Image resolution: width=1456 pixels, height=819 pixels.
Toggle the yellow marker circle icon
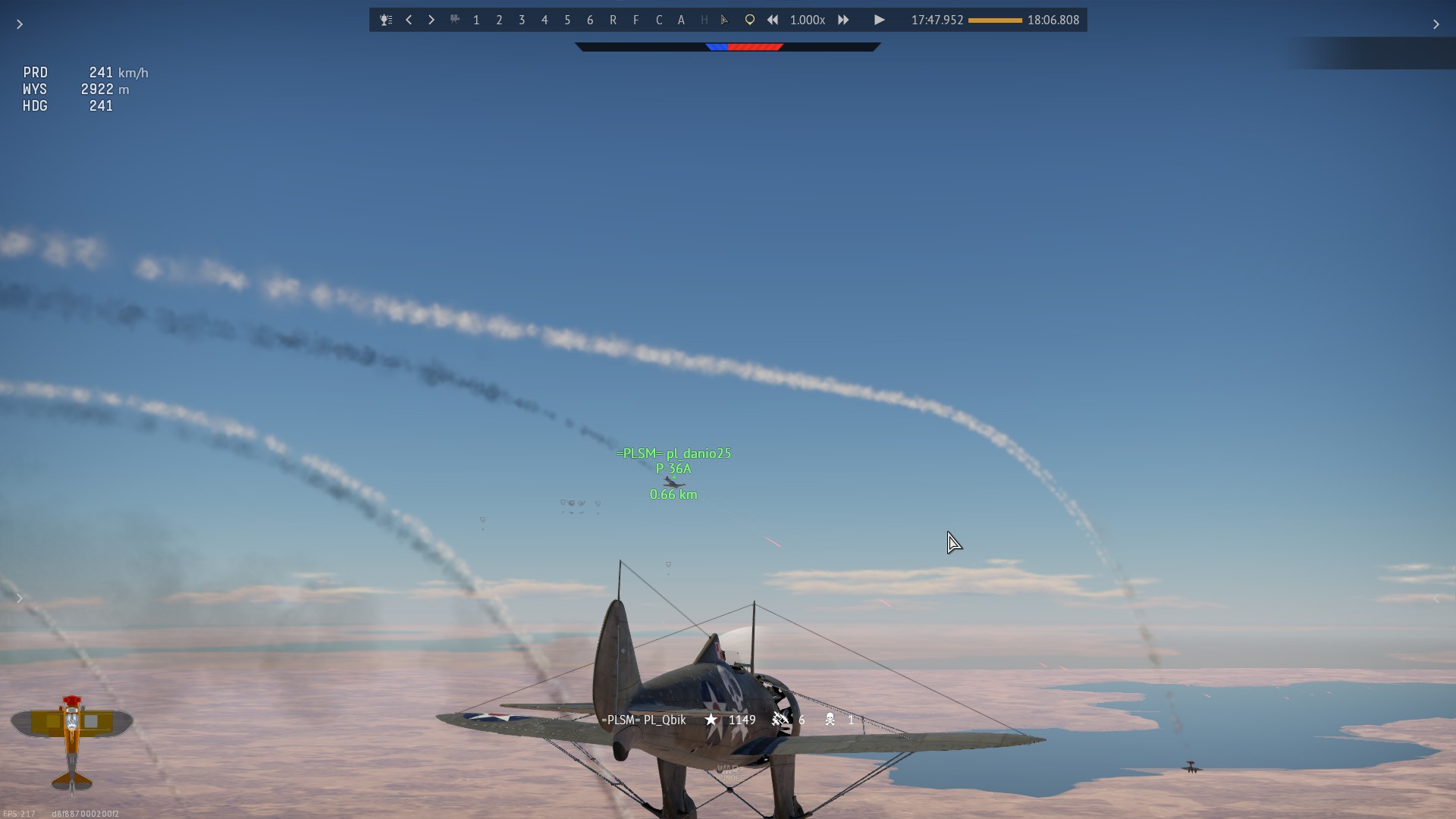[x=749, y=20]
